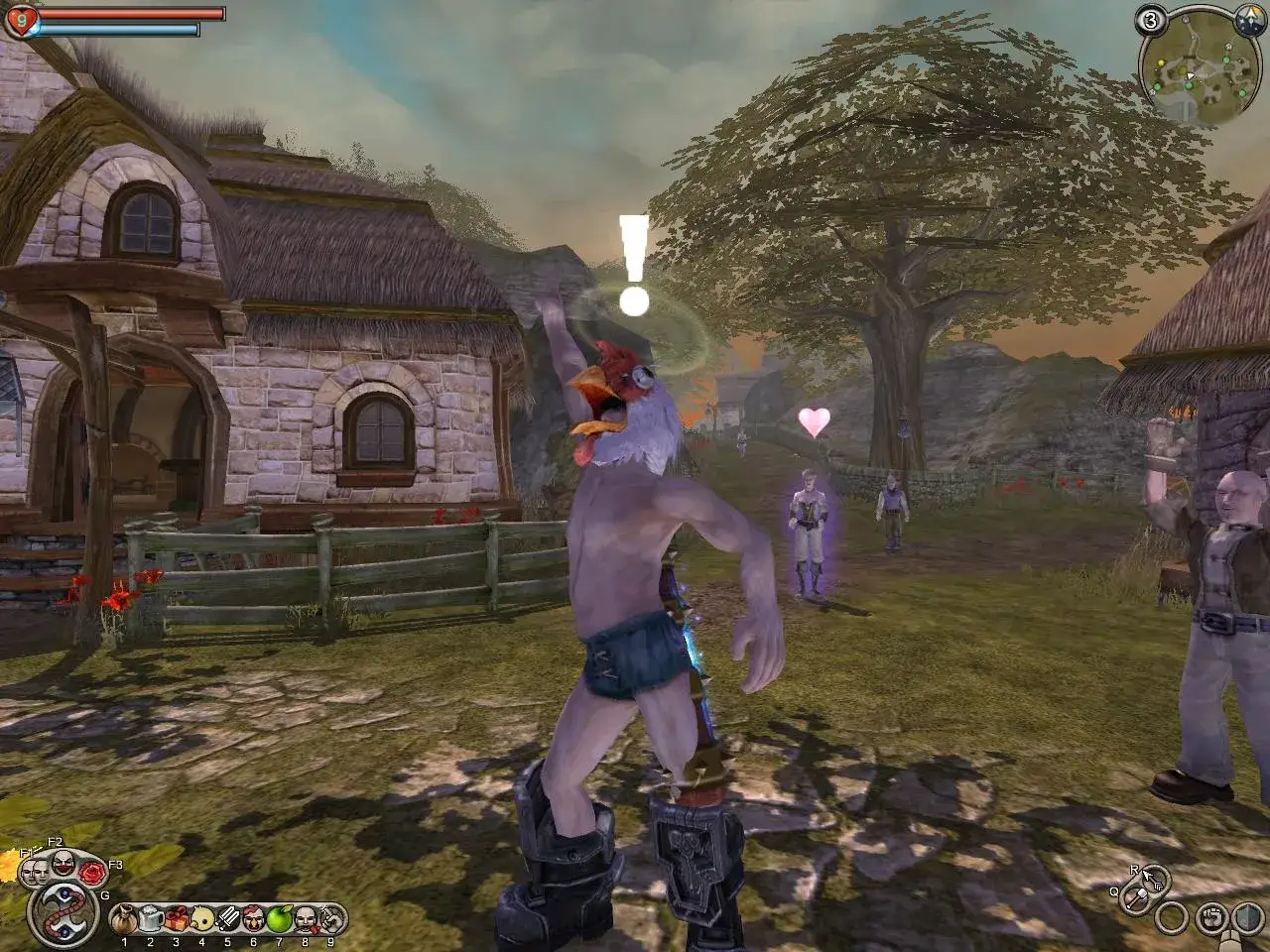Choose the wrapped gift box item

point(176,919)
